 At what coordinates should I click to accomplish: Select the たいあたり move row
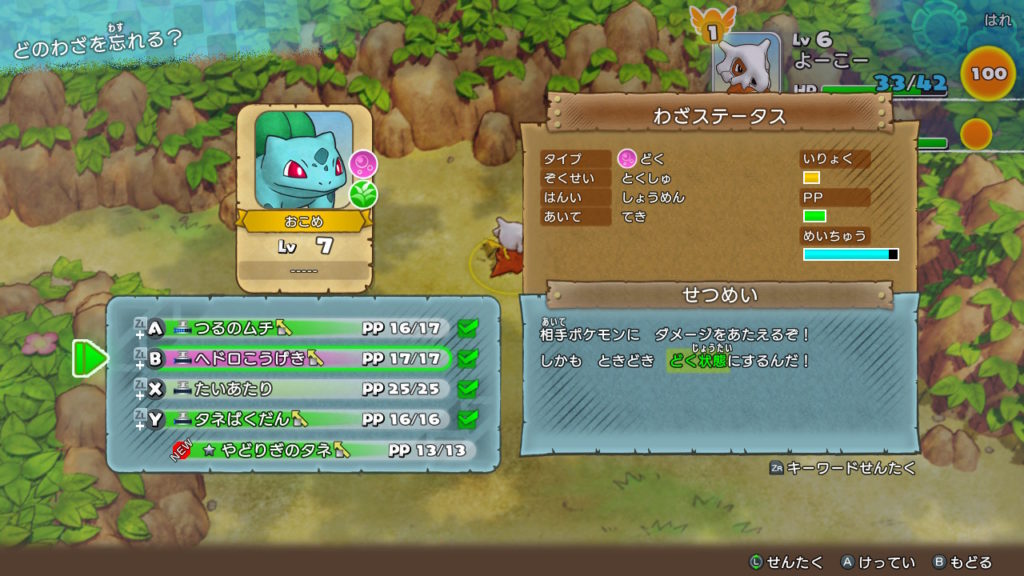coord(300,388)
